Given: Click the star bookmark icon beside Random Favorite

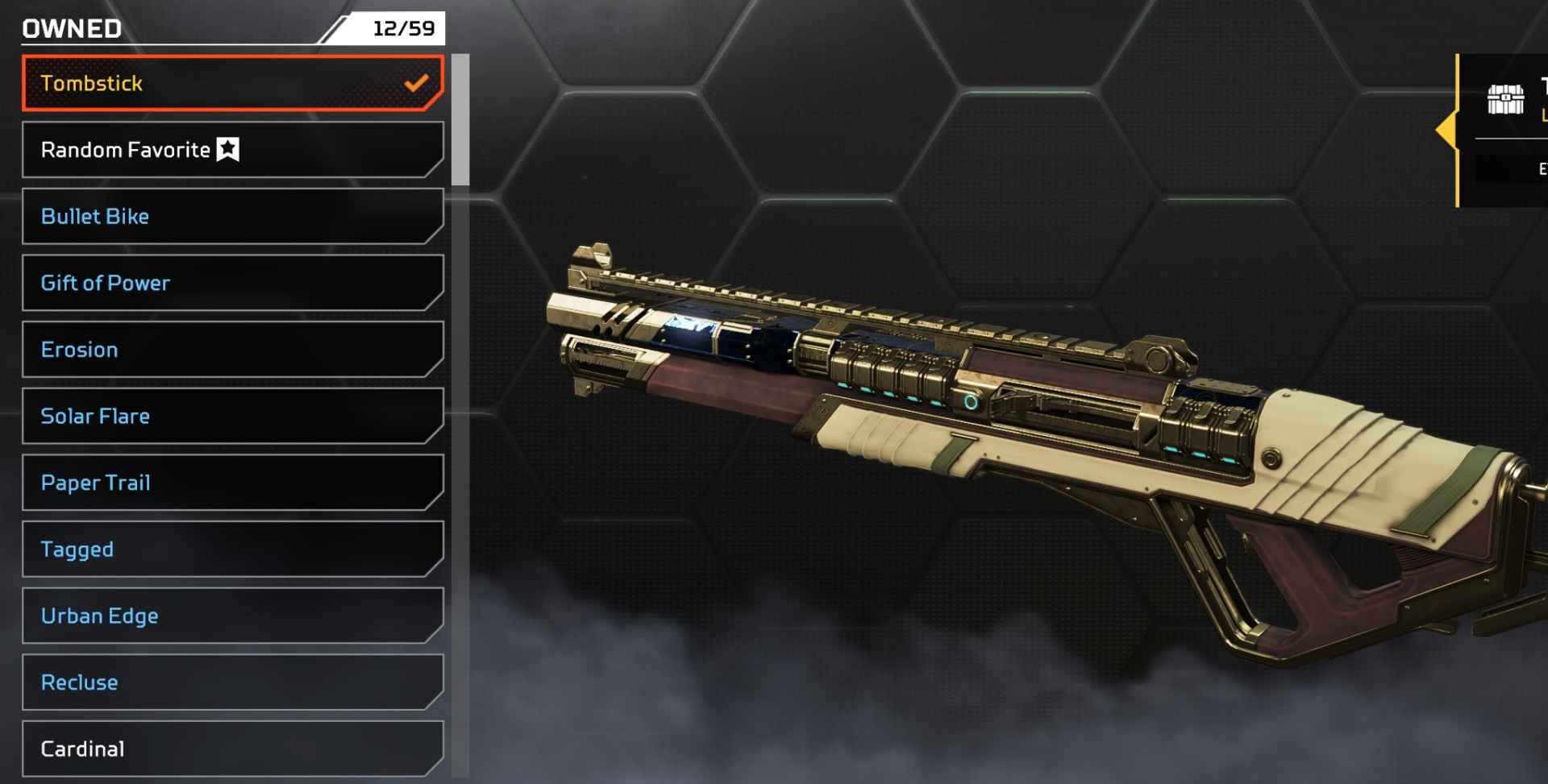Looking at the screenshot, I should coord(228,148).
